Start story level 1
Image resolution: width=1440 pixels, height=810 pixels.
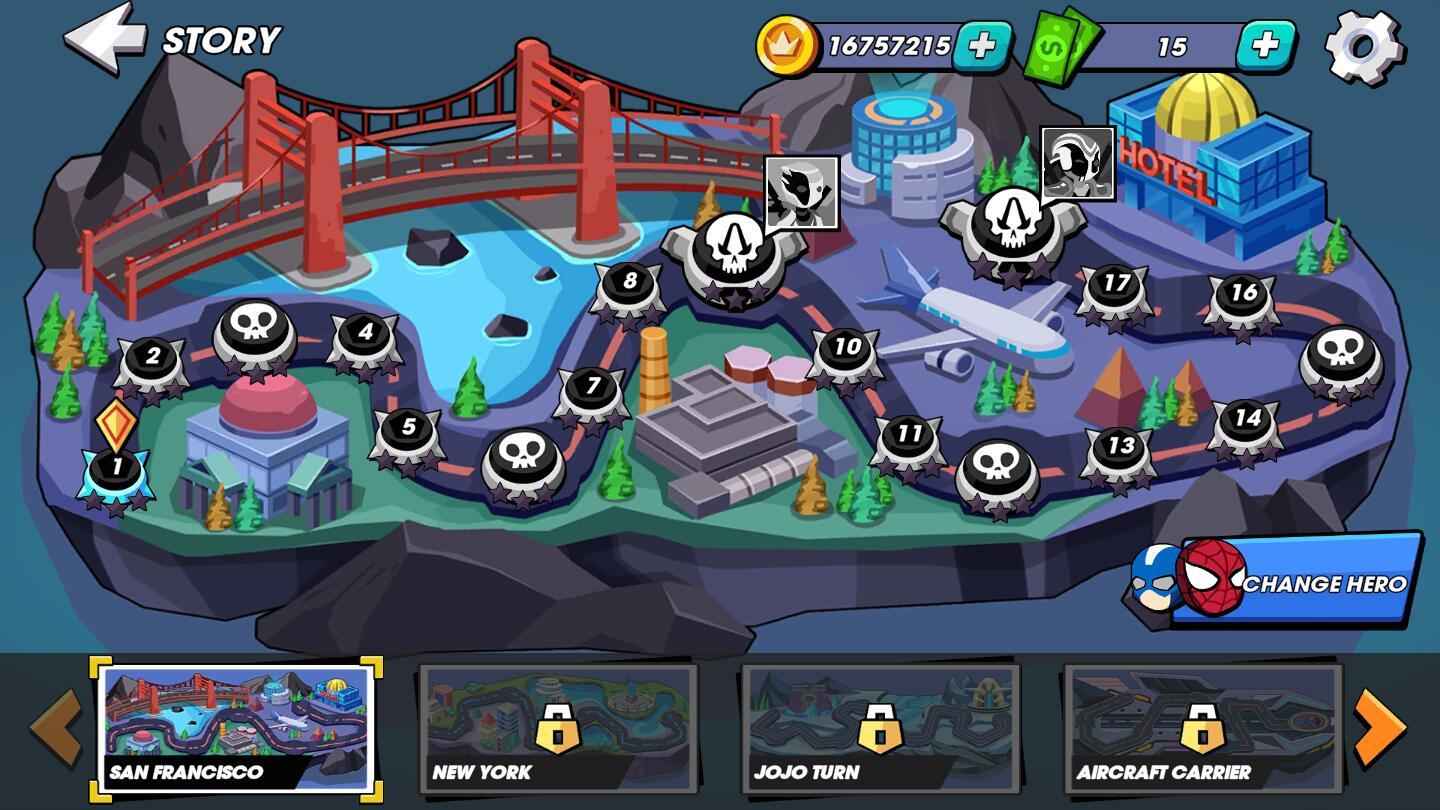[116, 470]
